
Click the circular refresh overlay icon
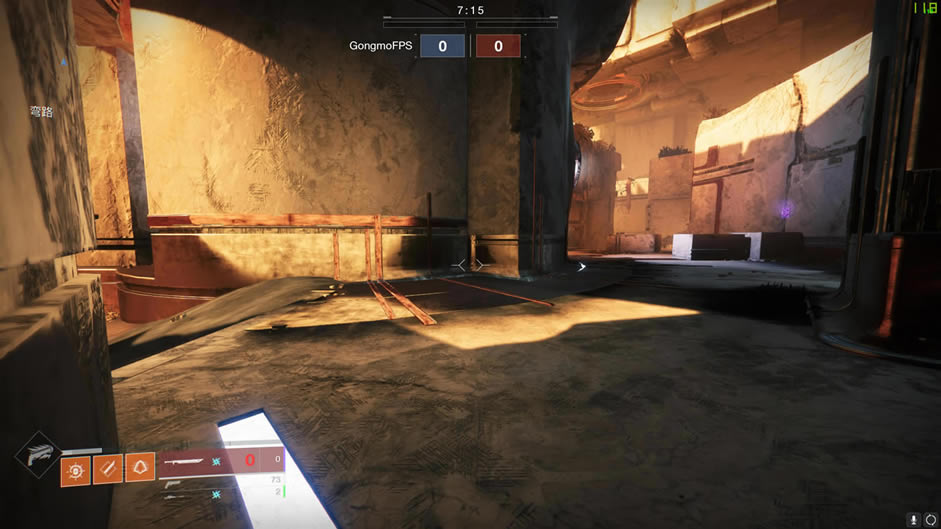coord(931,520)
